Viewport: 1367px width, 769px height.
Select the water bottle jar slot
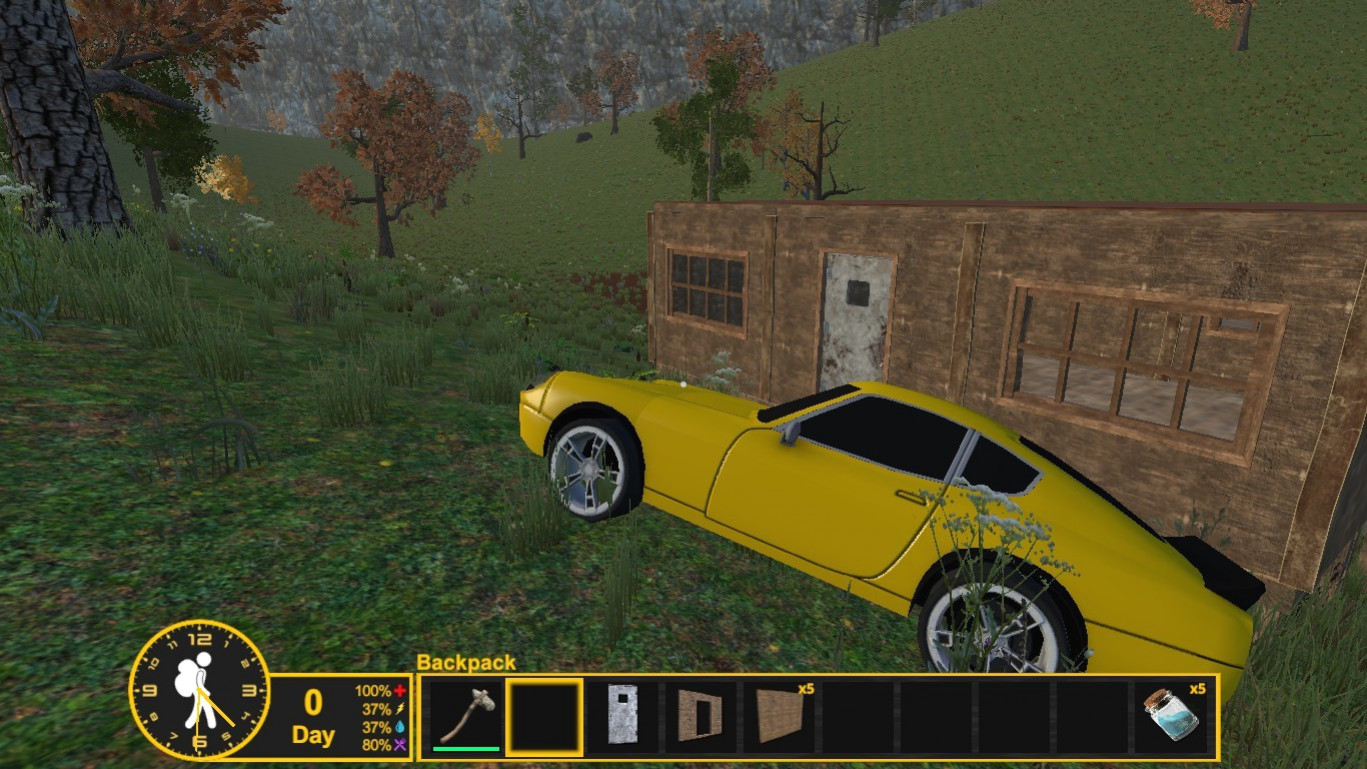(1171, 716)
